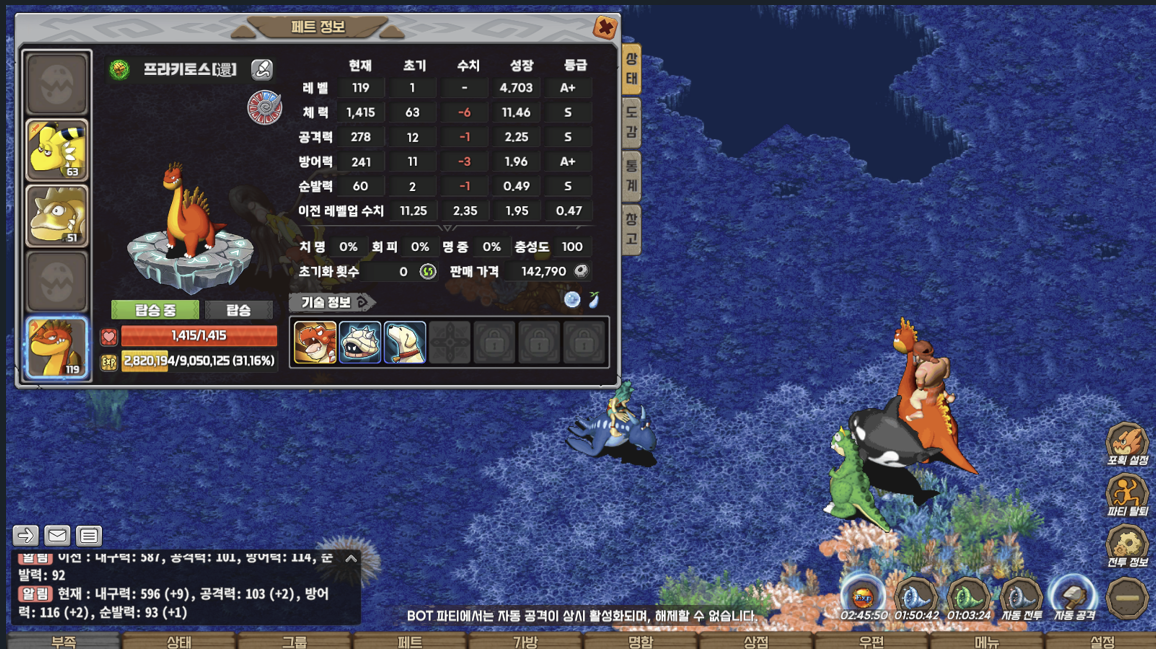Image resolution: width=1156 pixels, height=649 pixels.
Task: Open the mail envelope icon above chat
Action: pyautogui.click(x=57, y=536)
